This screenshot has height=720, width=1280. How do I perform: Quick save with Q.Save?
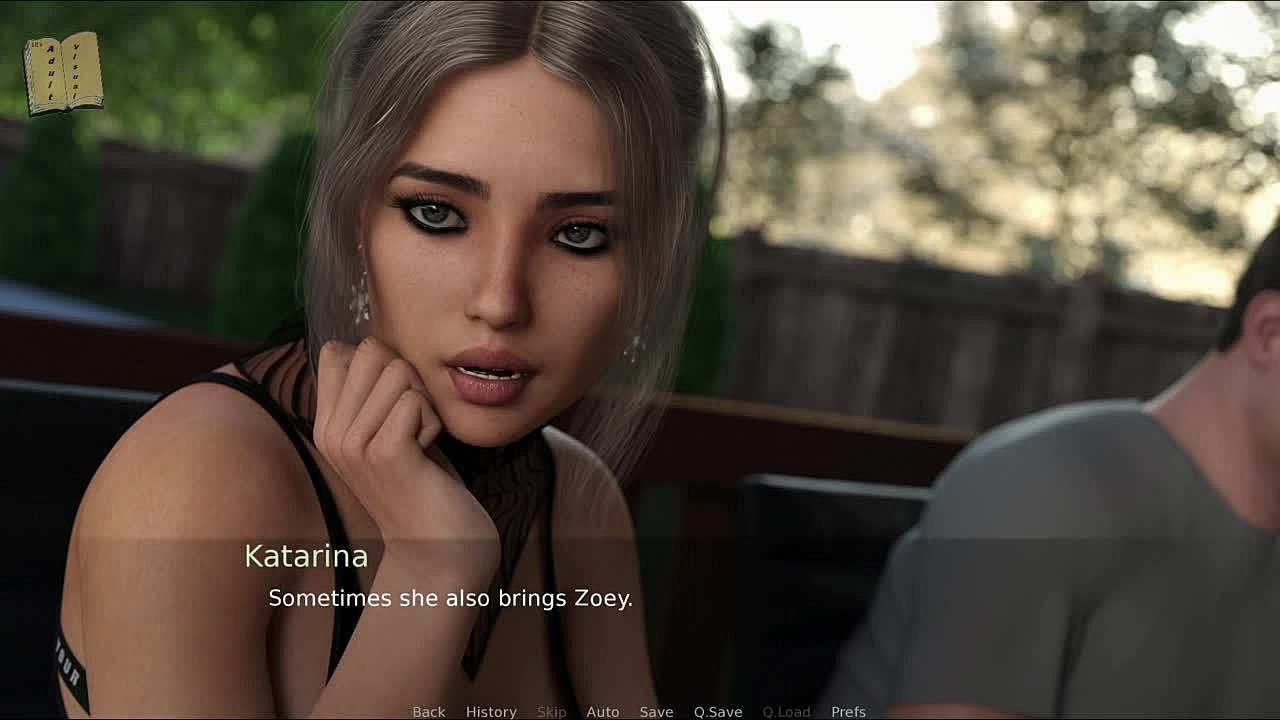(718, 711)
